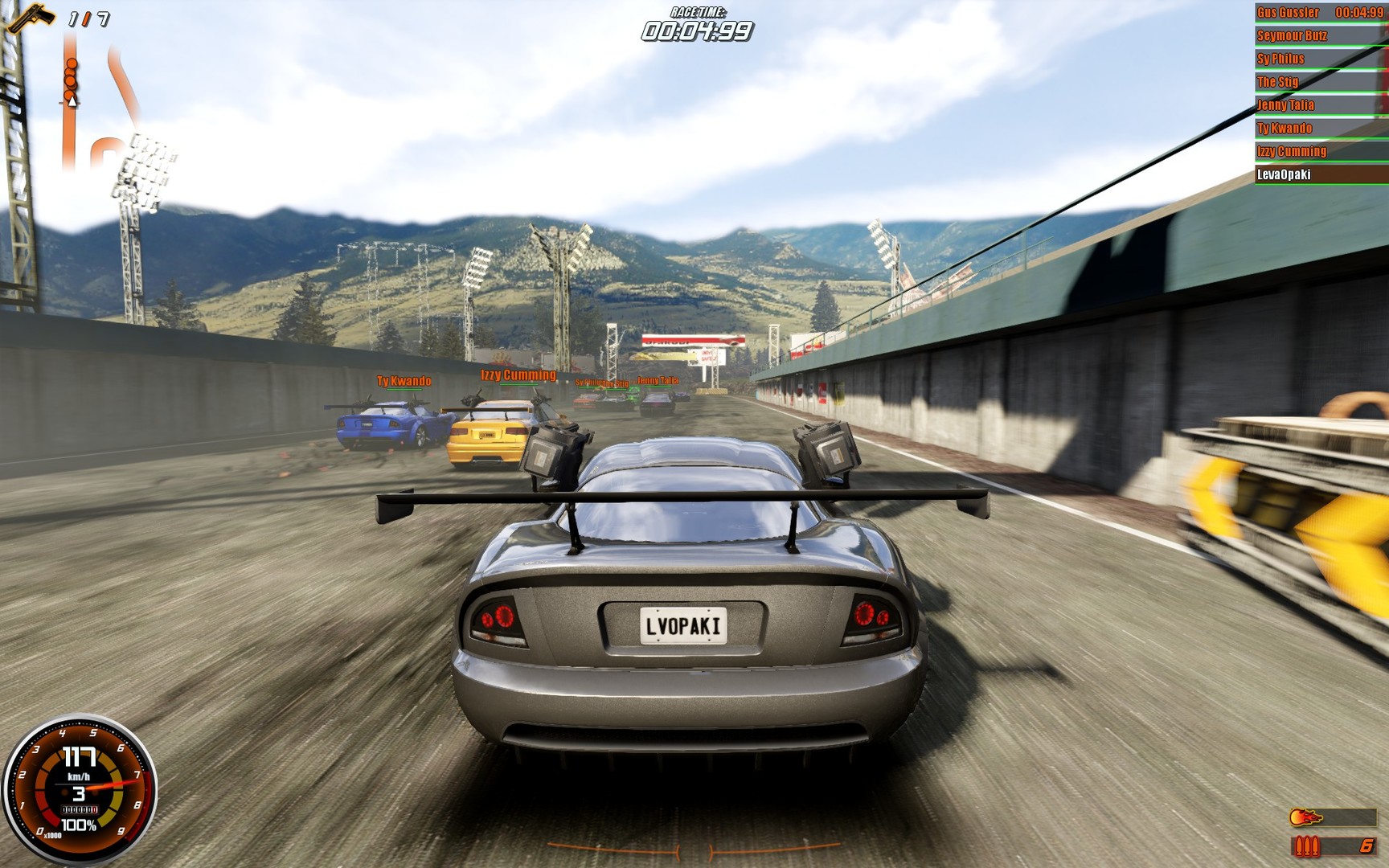Click the RACE TIME display

pyautogui.click(x=696, y=24)
